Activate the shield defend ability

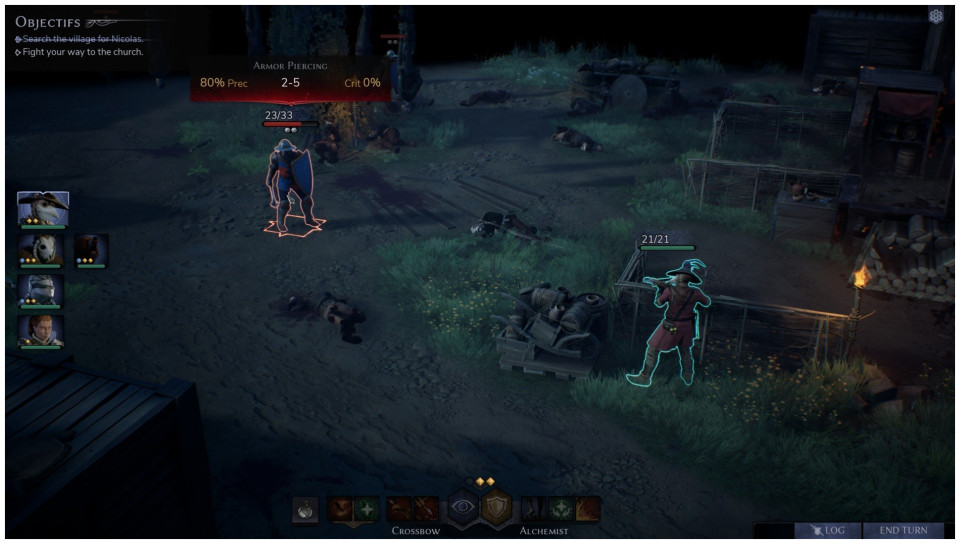click(x=497, y=508)
